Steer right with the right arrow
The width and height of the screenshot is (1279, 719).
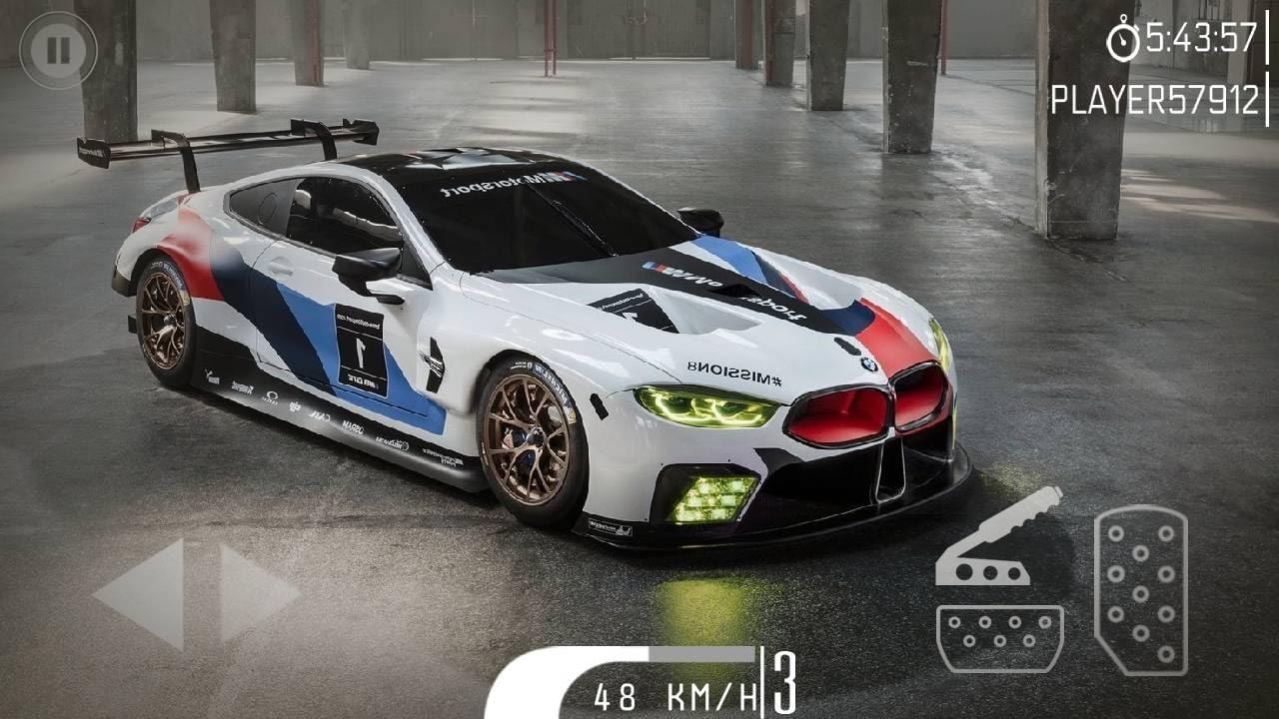tap(256, 593)
